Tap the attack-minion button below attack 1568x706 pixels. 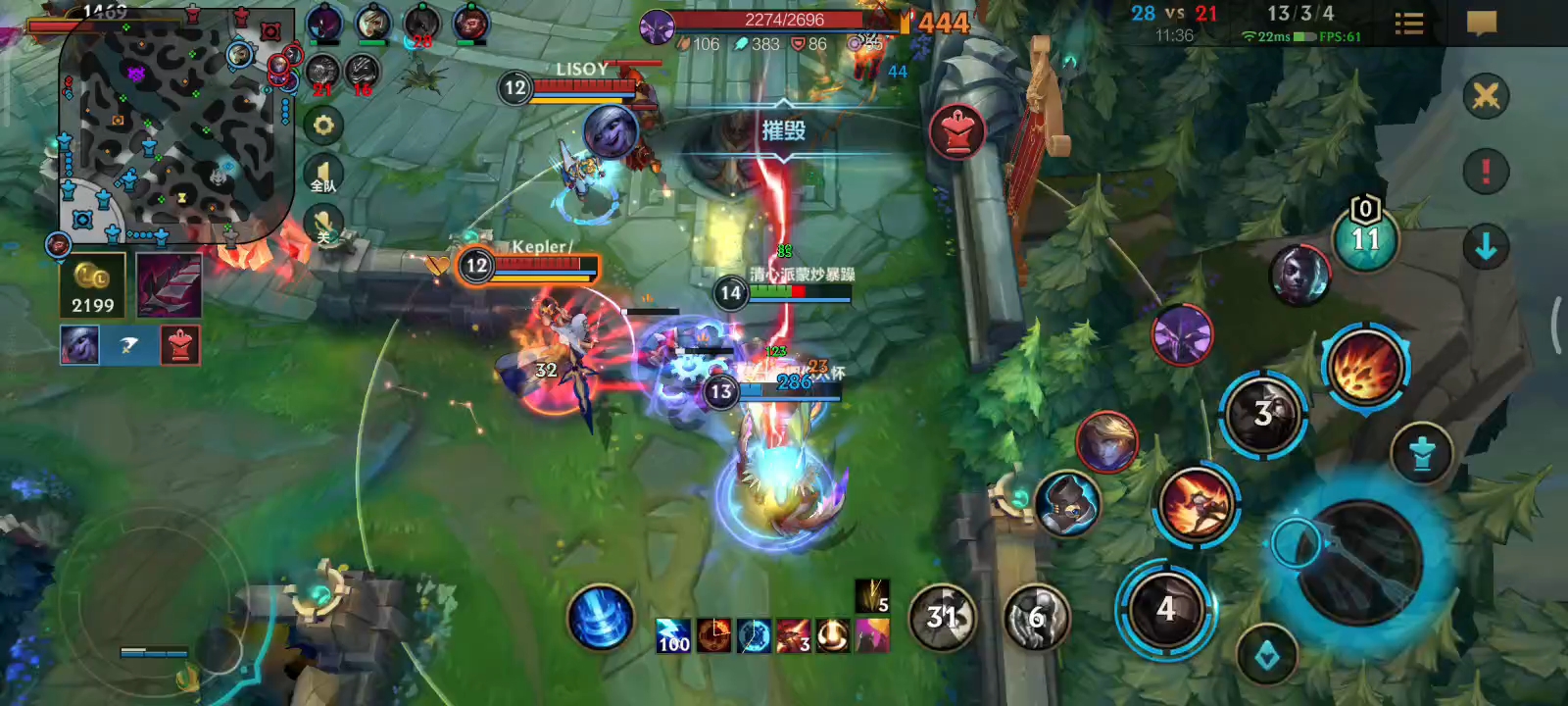point(1266,656)
